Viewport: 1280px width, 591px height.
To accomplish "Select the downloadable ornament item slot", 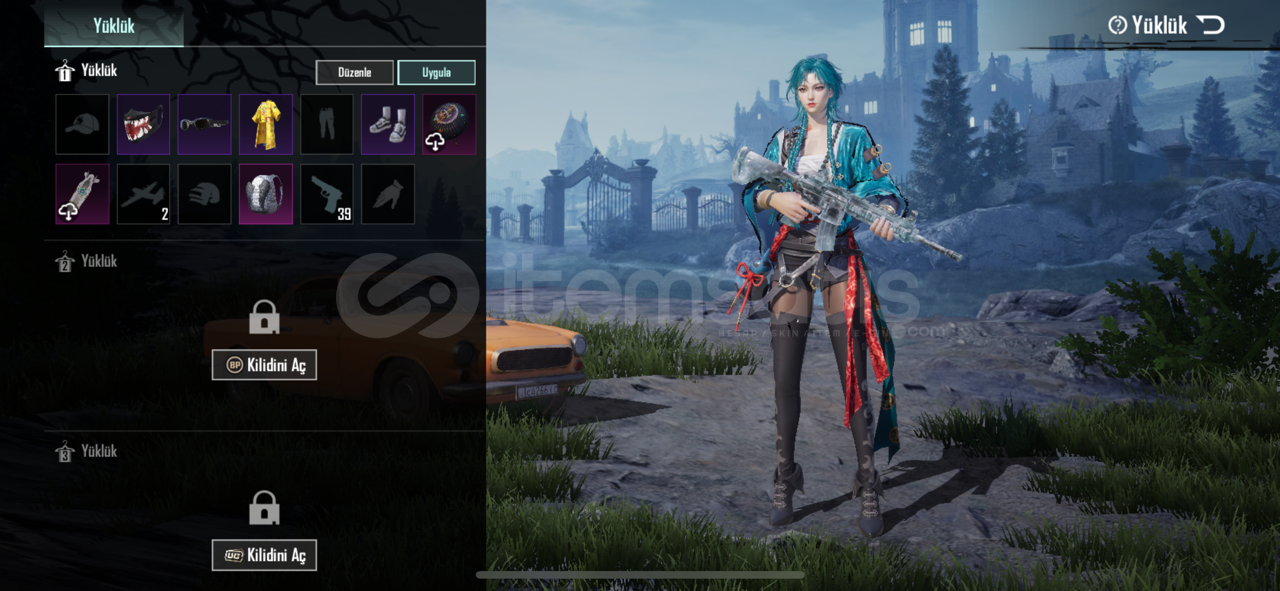I will click(x=449, y=124).
